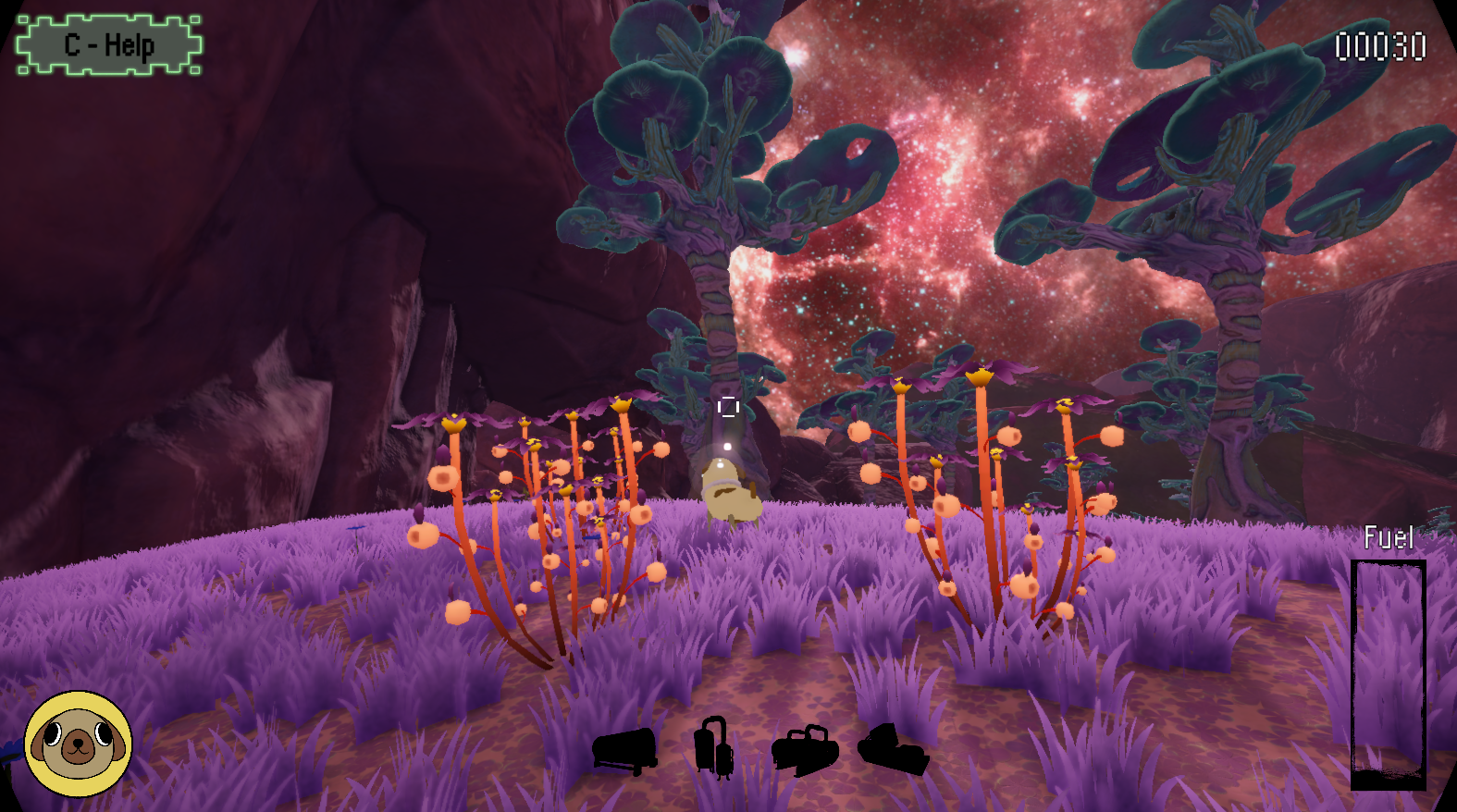Select the twin fuel tank part silhouette
The height and width of the screenshot is (812, 1457).
click(713, 747)
